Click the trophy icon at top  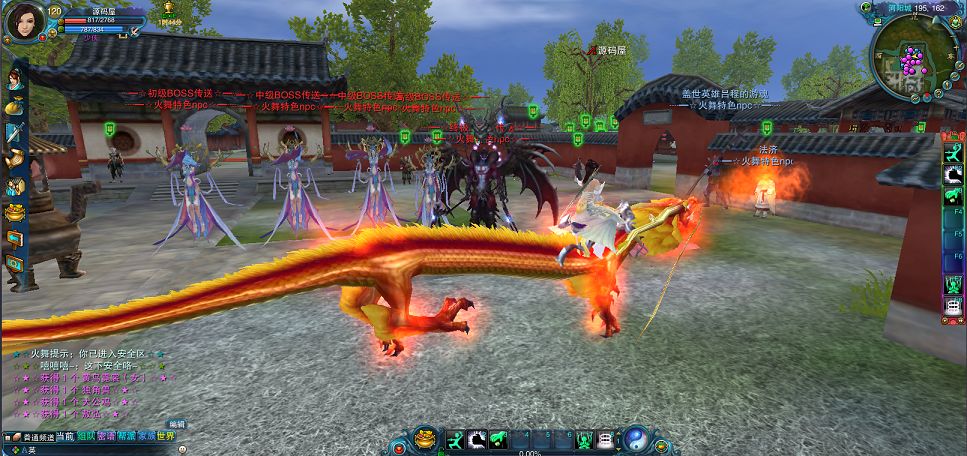pyautogui.click(x=167, y=7)
